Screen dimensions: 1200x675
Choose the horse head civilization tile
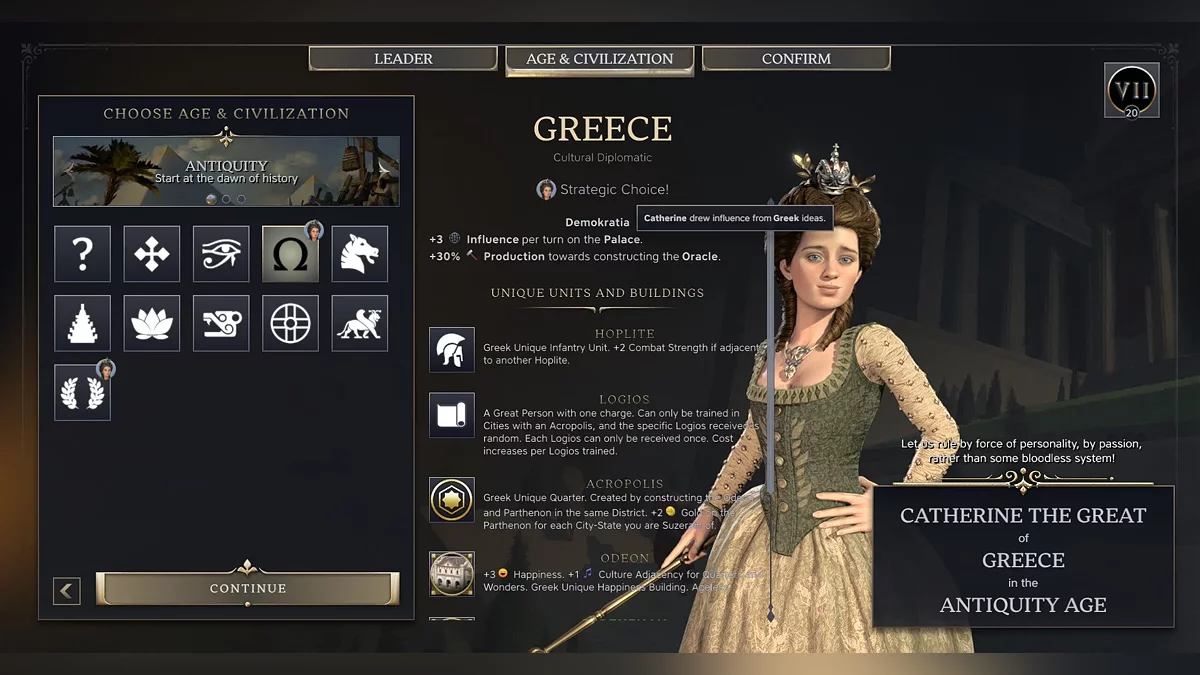(x=360, y=254)
